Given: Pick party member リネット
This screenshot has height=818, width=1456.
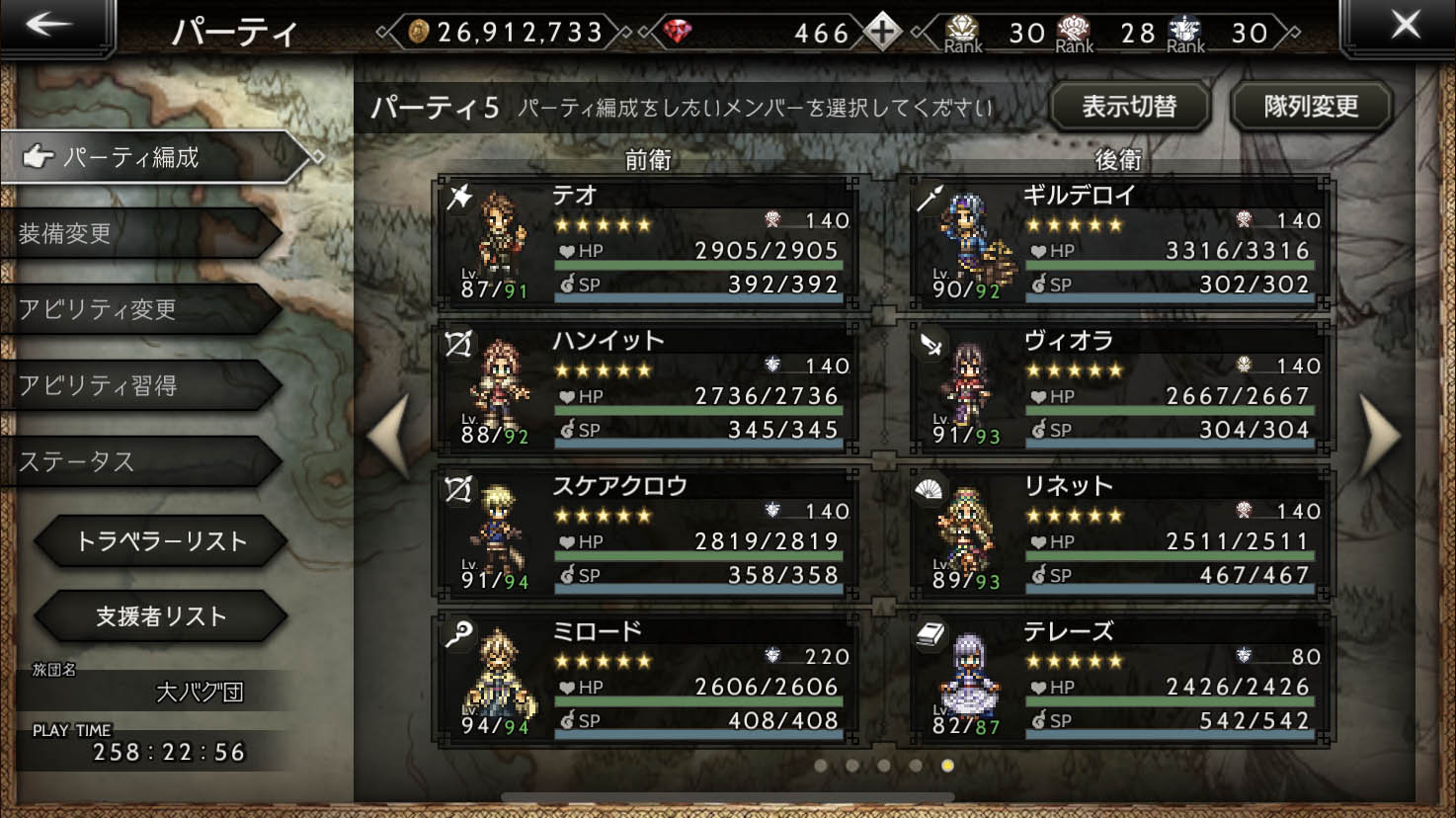Looking at the screenshot, I should point(1120,532).
